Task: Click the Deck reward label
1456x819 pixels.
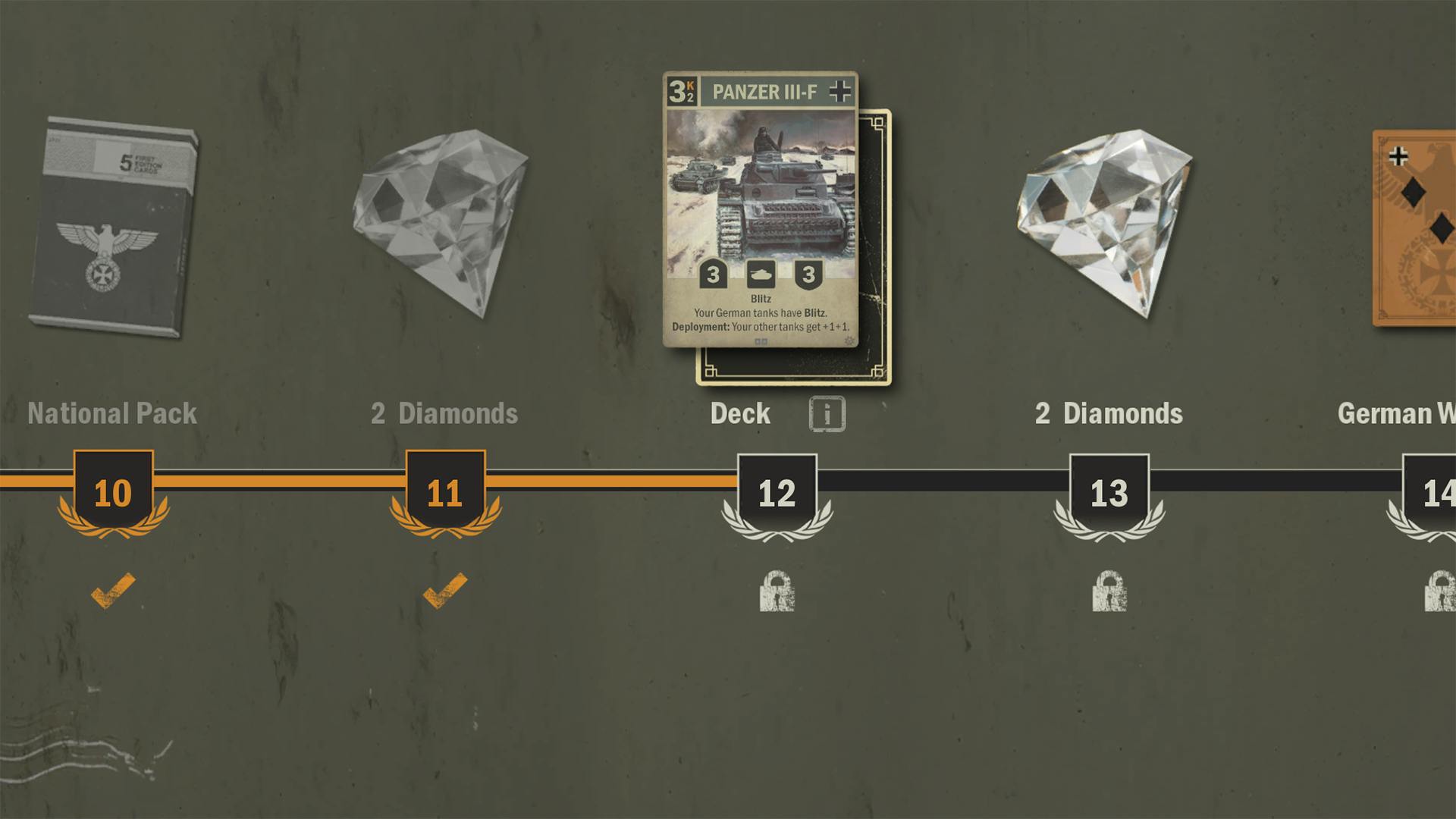Action: tap(741, 414)
